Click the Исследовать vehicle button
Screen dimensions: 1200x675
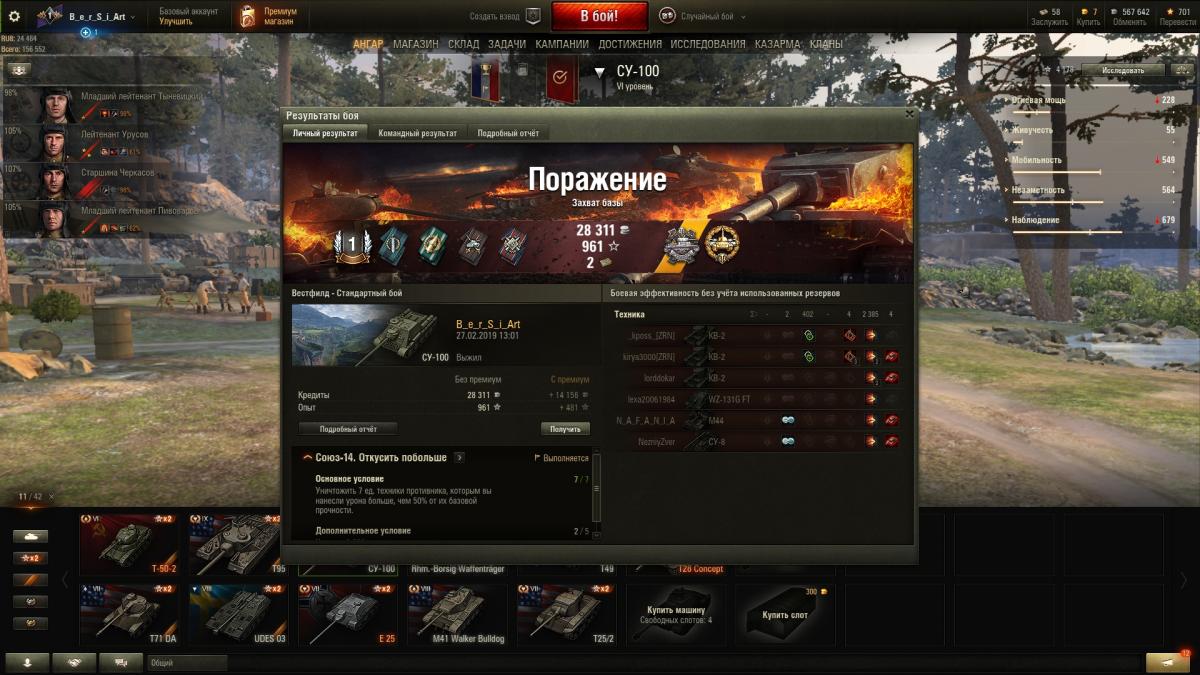pyautogui.click(x=1123, y=71)
